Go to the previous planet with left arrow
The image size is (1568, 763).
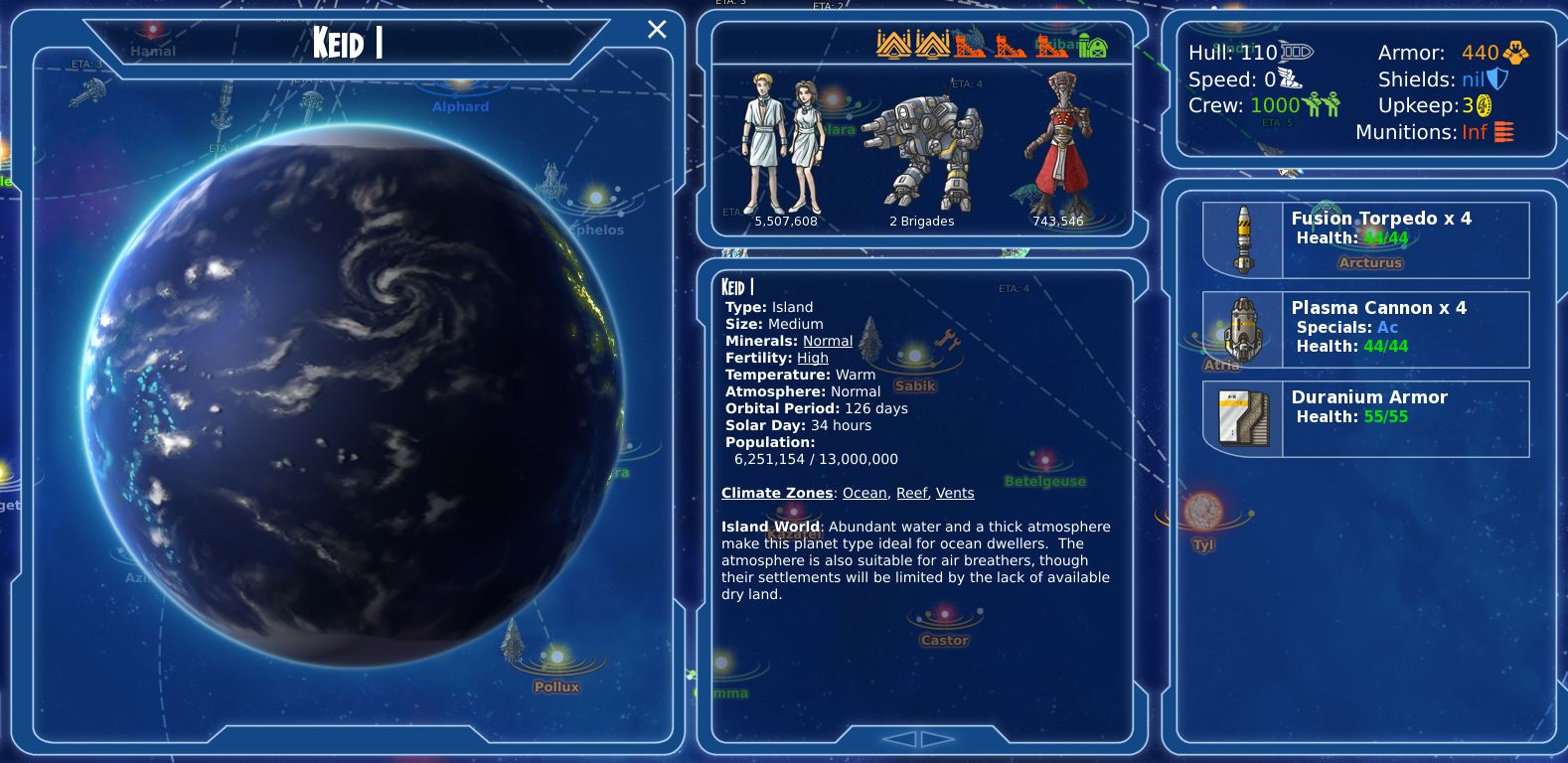pyautogui.click(x=899, y=738)
